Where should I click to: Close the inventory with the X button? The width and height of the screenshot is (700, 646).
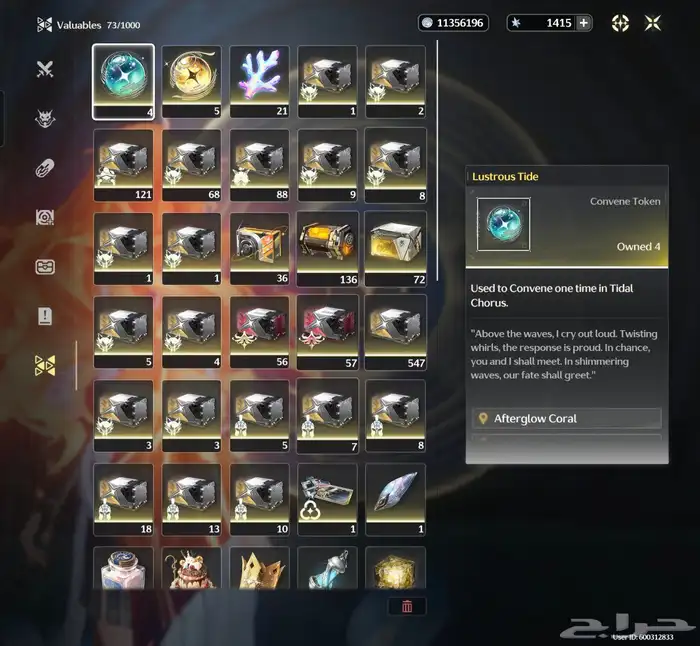(653, 23)
